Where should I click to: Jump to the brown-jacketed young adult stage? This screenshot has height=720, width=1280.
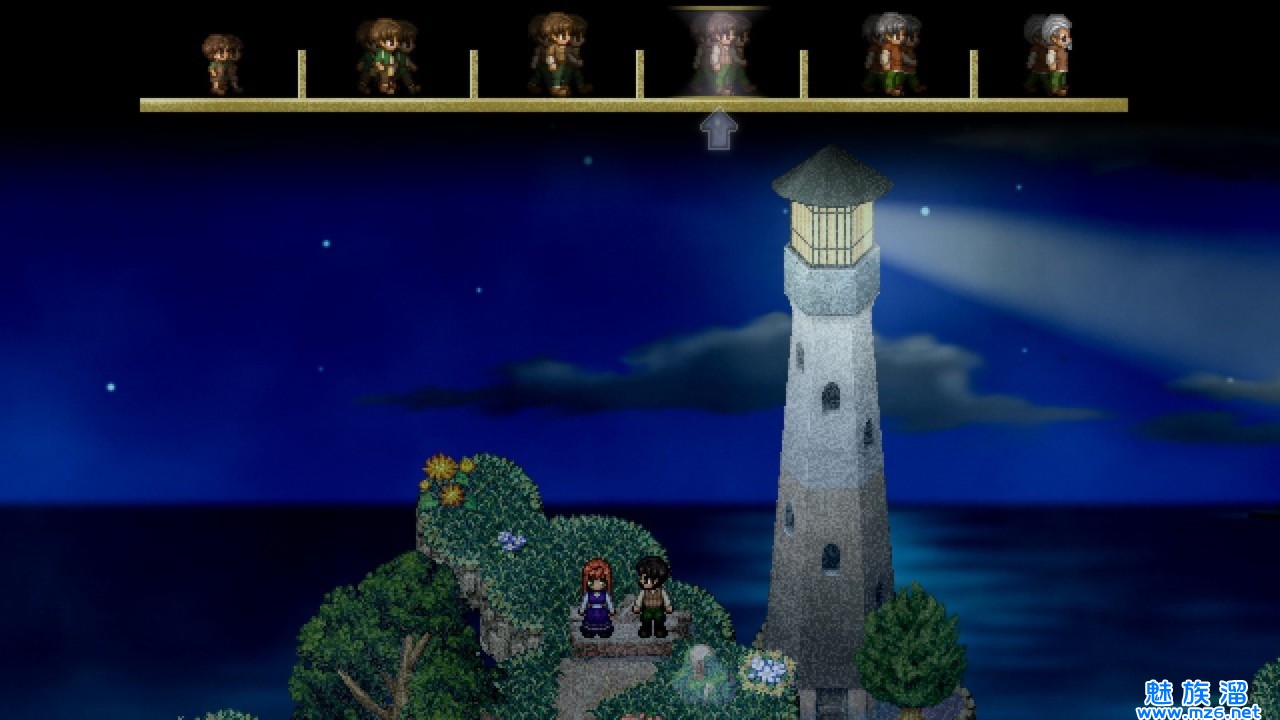pos(557,54)
